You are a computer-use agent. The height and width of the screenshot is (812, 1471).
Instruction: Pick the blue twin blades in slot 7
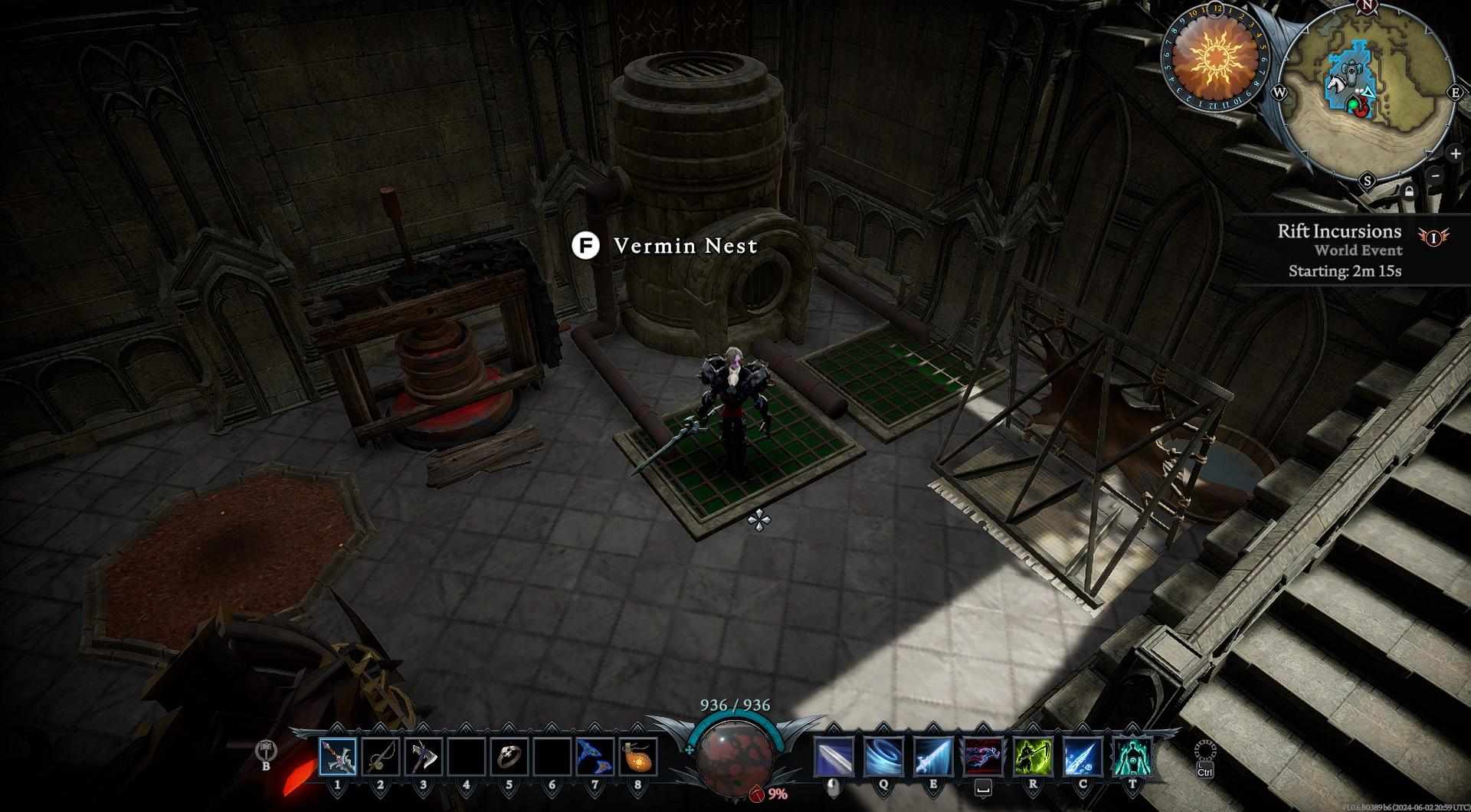coord(595,757)
